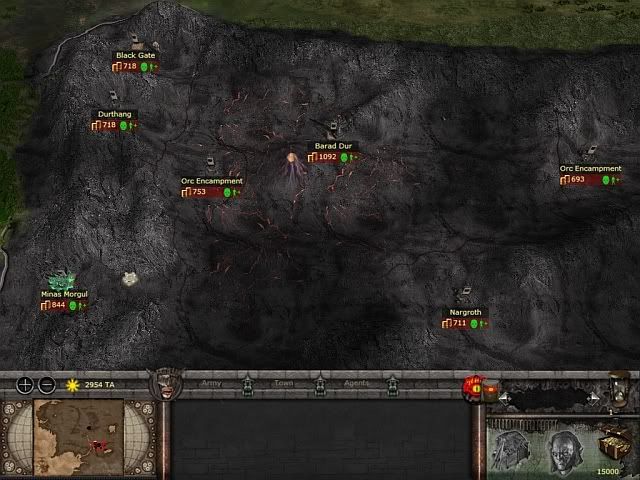The height and width of the screenshot is (480, 640).
Task: Select the Minas Morgul settlement label
Action: coord(64,295)
